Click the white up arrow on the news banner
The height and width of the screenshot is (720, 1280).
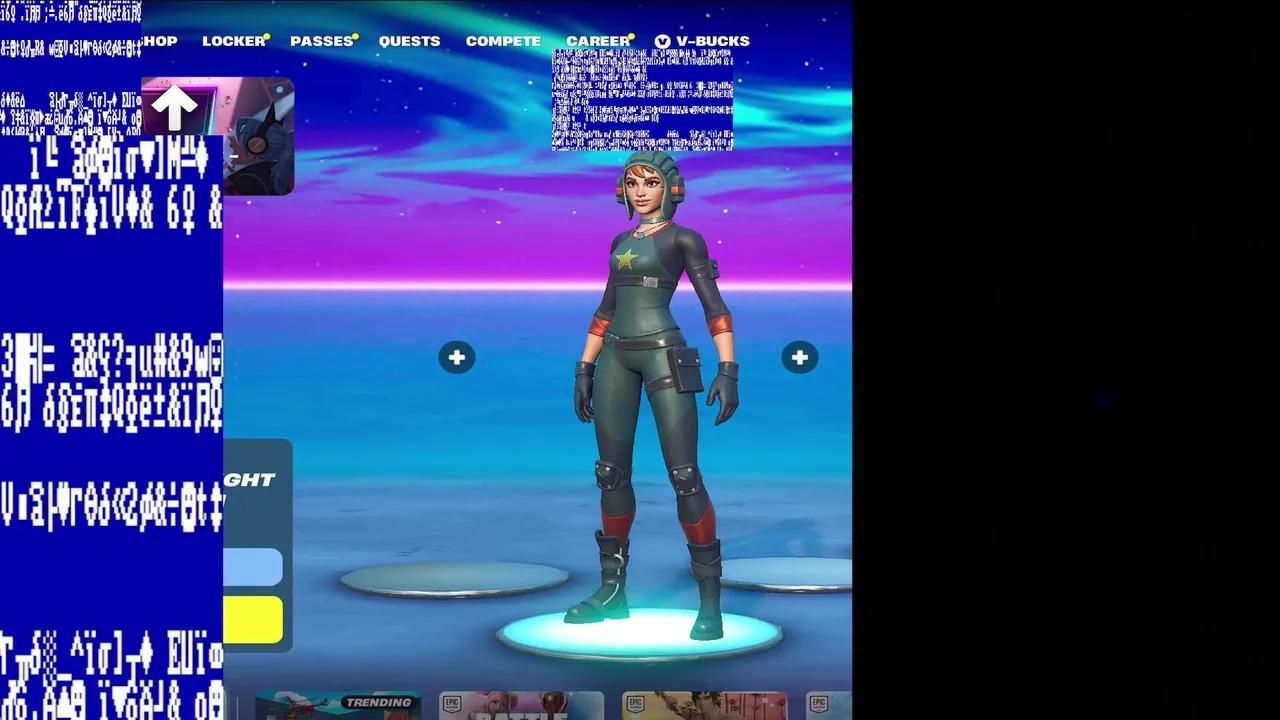176,105
